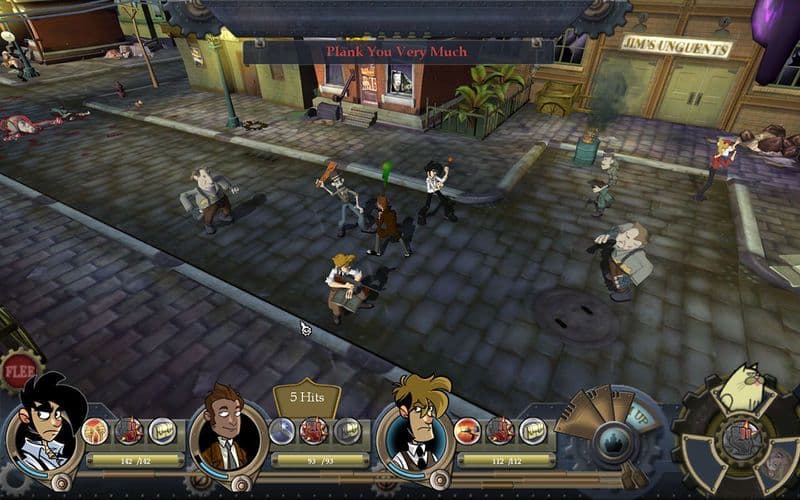800x500 pixels.
Task: Open Tycho's blue orb item icon
Action: [x=282, y=431]
